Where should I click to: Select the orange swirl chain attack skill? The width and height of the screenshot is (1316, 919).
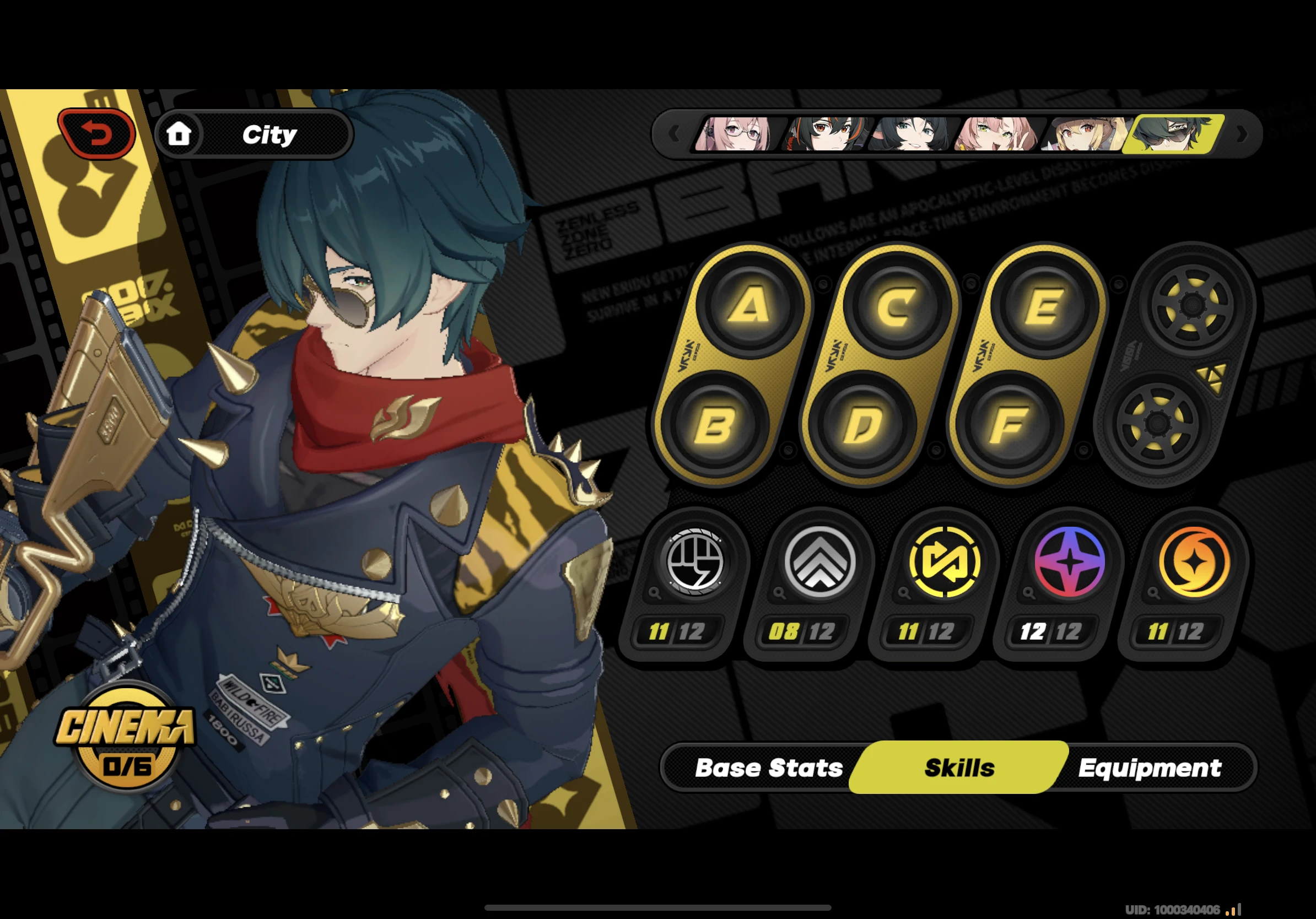(x=1194, y=561)
